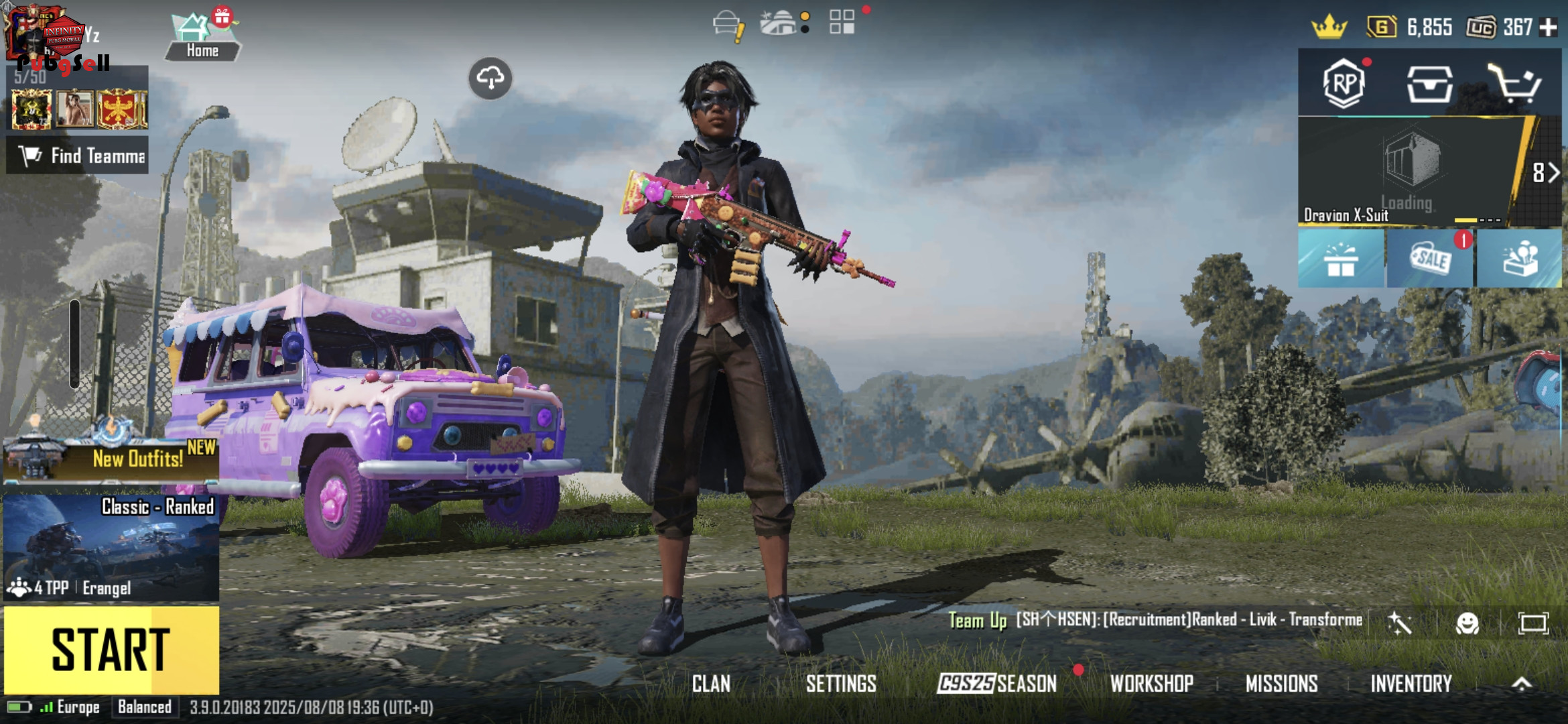The image size is (1568, 724).
Task: Open the shopping cart shop
Action: click(1514, 84)
